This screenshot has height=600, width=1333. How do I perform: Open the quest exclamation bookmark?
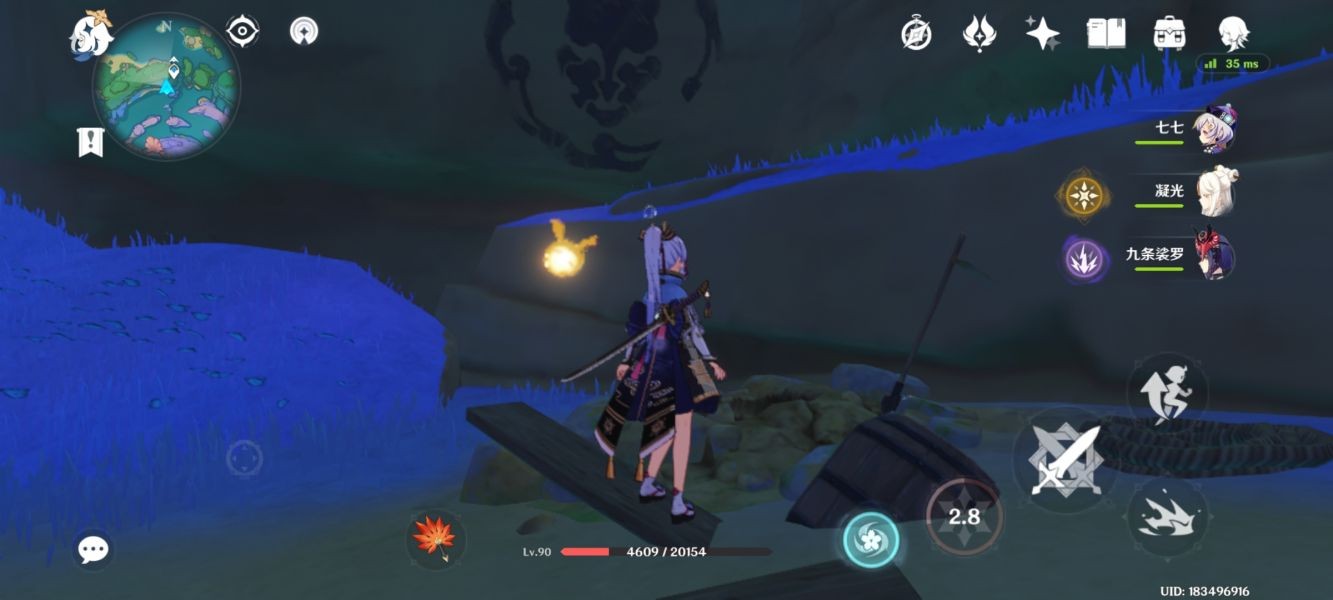coord(91,142)
